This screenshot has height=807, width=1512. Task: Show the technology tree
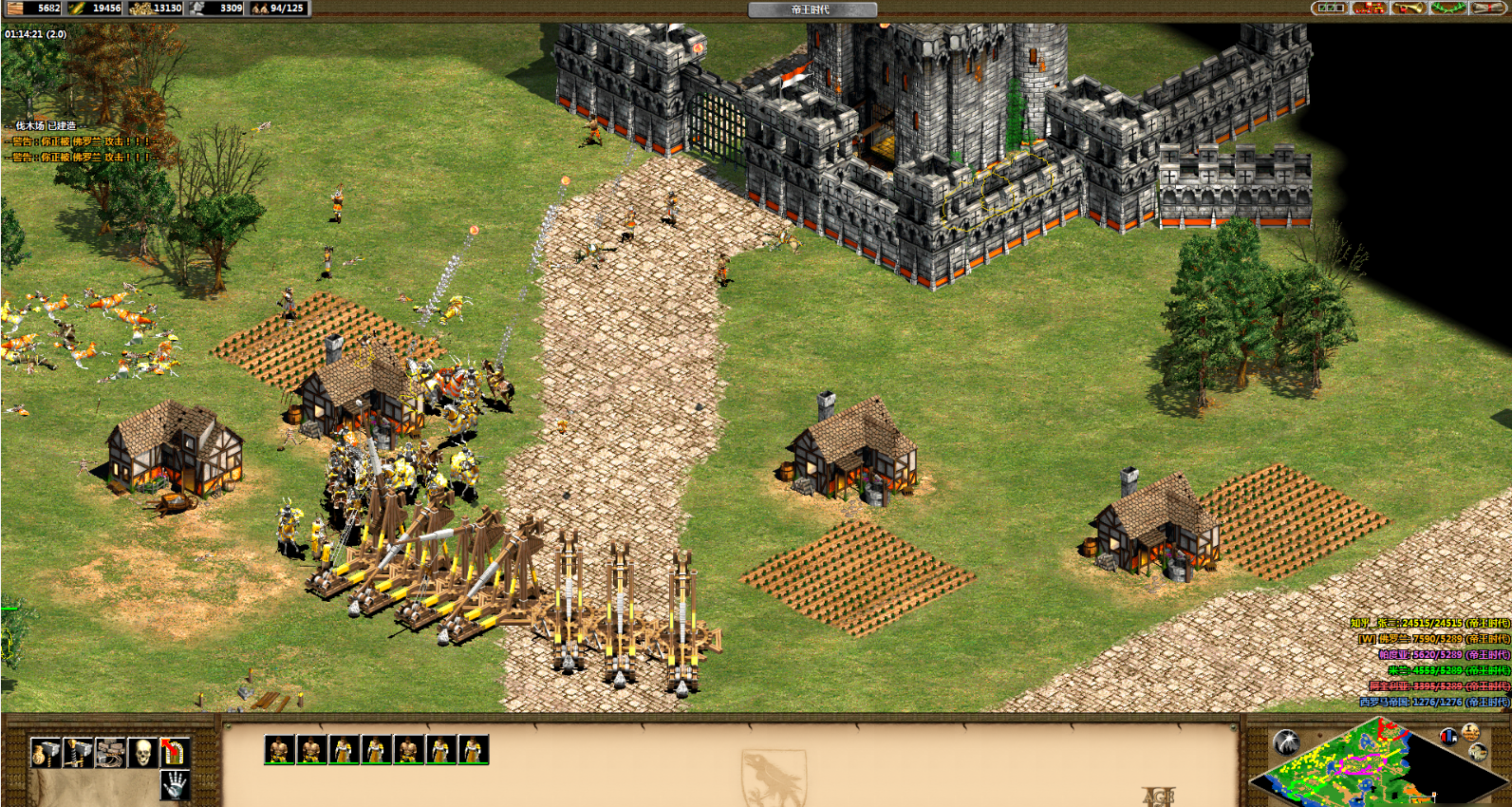(x=1369, y=9)
